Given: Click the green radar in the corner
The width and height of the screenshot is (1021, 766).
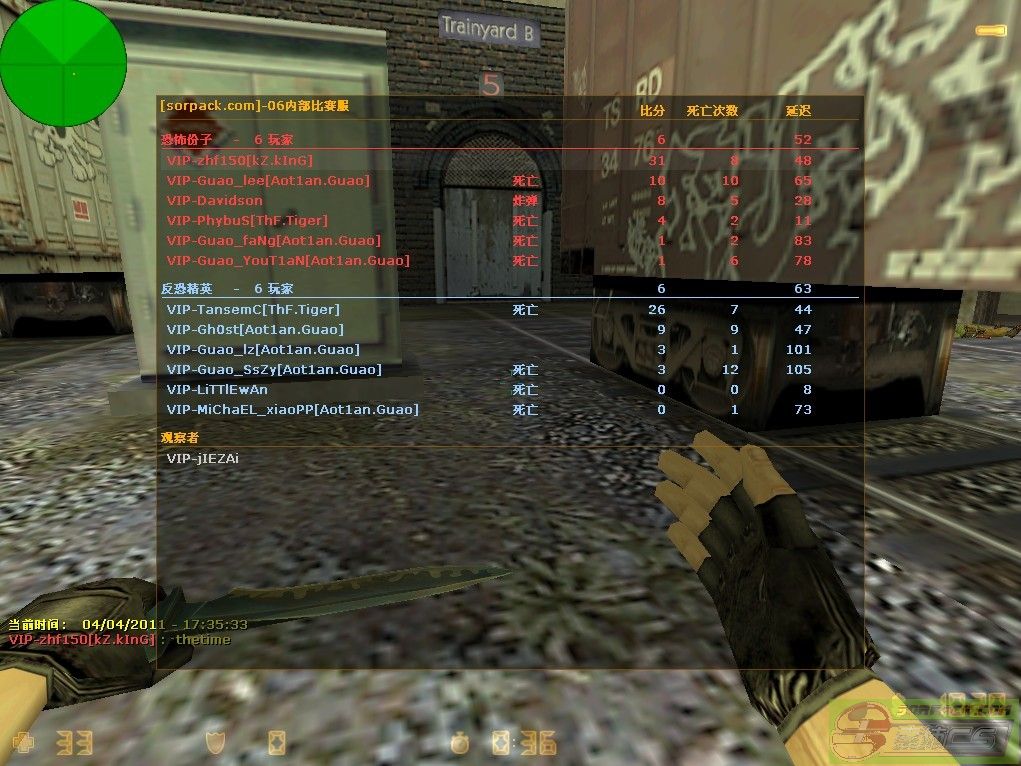Looking at the screenshot, I should pos(63,63).
